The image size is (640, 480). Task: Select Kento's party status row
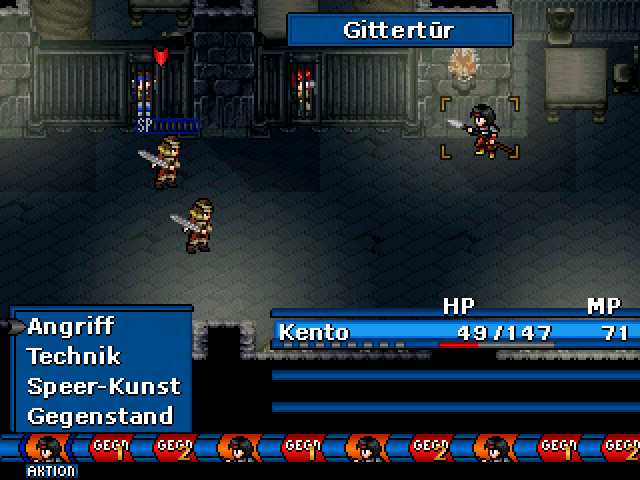pos(455,332)
